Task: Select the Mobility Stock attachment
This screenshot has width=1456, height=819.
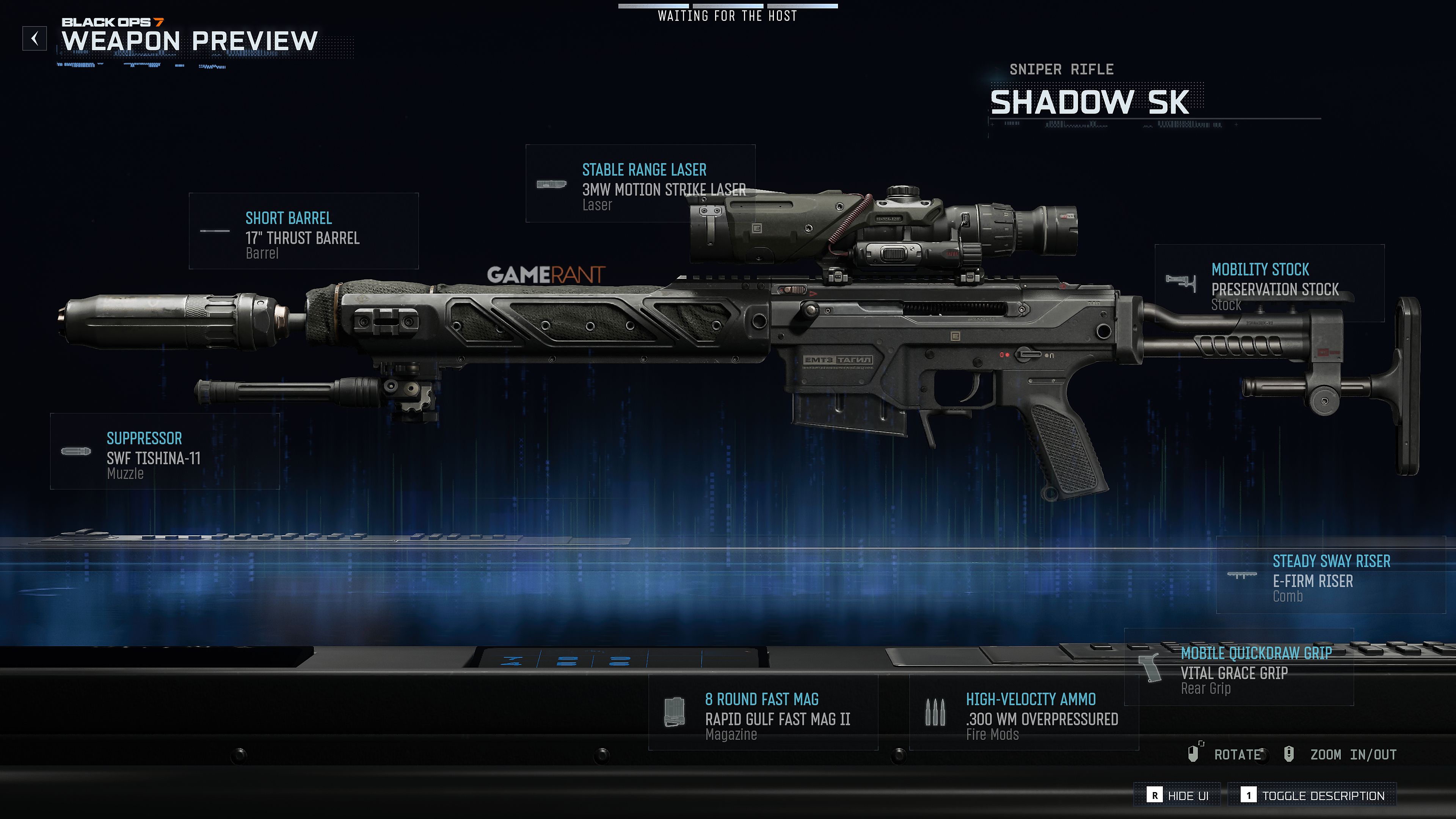Action: 1269,283
